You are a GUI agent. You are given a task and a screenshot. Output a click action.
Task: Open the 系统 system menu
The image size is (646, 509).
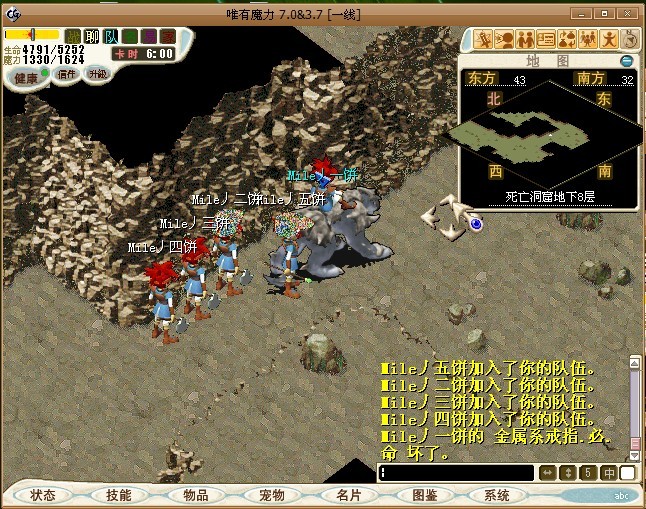click(497, 495)
